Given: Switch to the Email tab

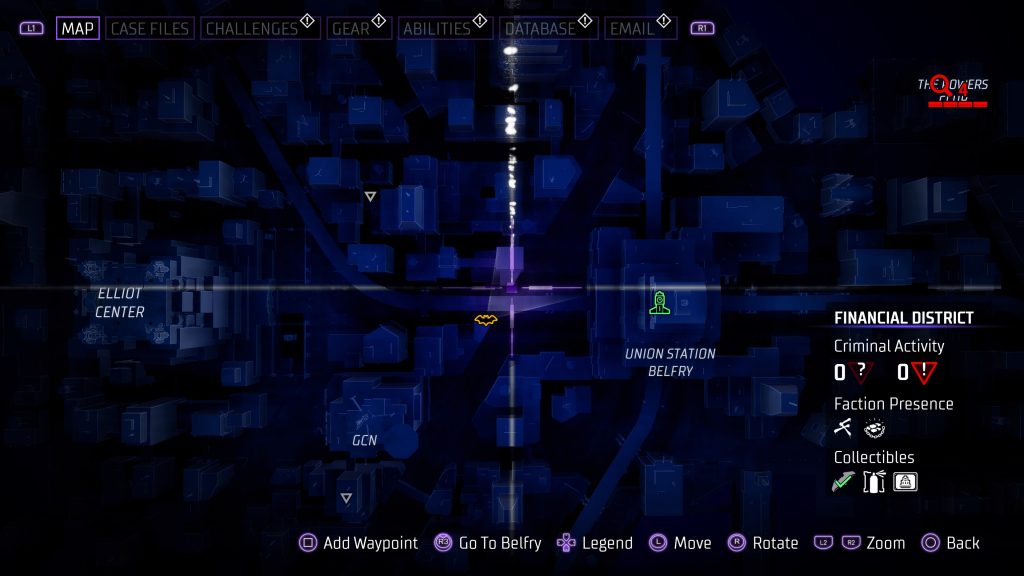Looking at the screenshot, I should [x=632, y=28].
